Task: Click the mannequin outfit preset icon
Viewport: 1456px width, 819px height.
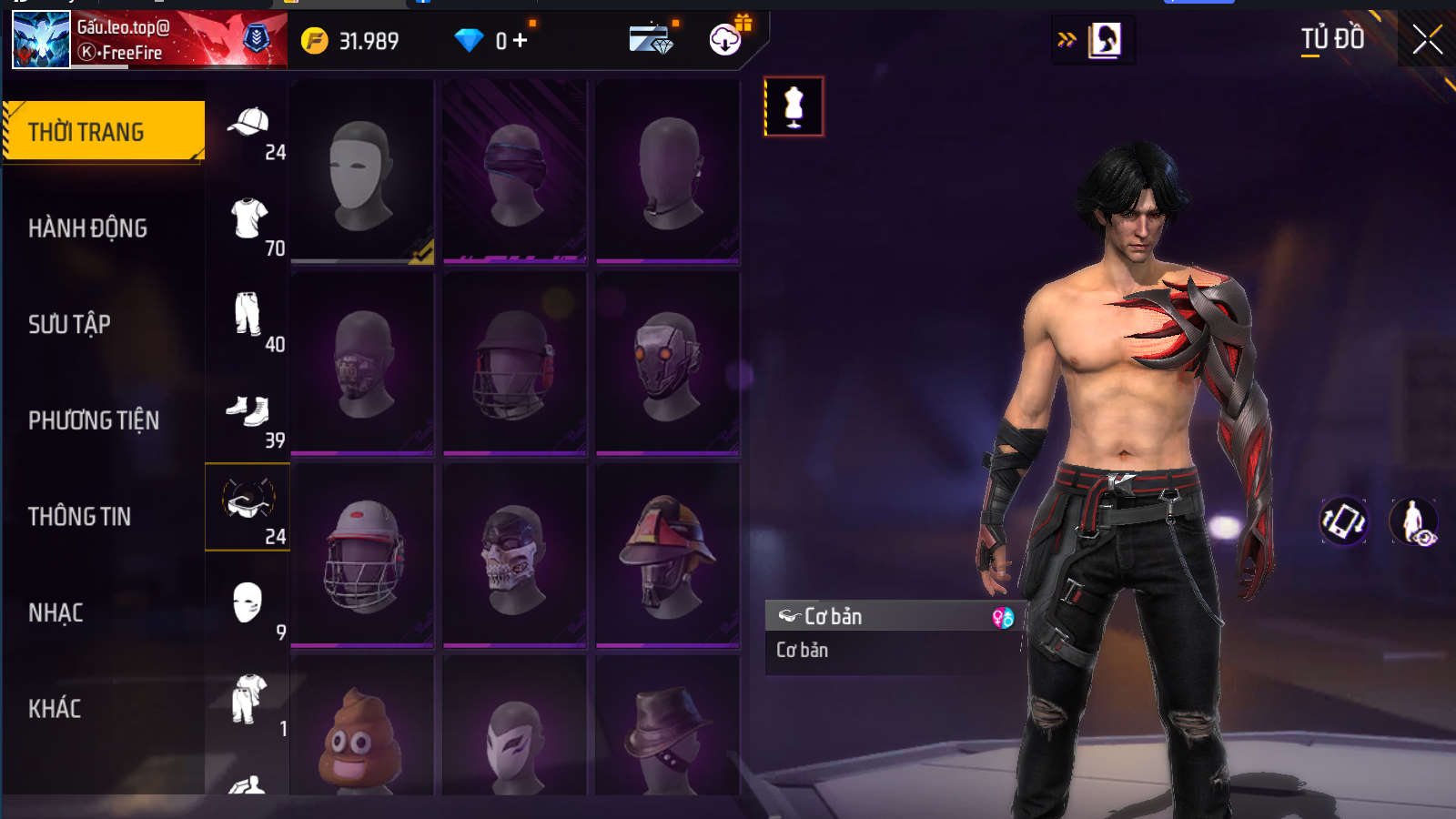Action: (x=794, y=106)
